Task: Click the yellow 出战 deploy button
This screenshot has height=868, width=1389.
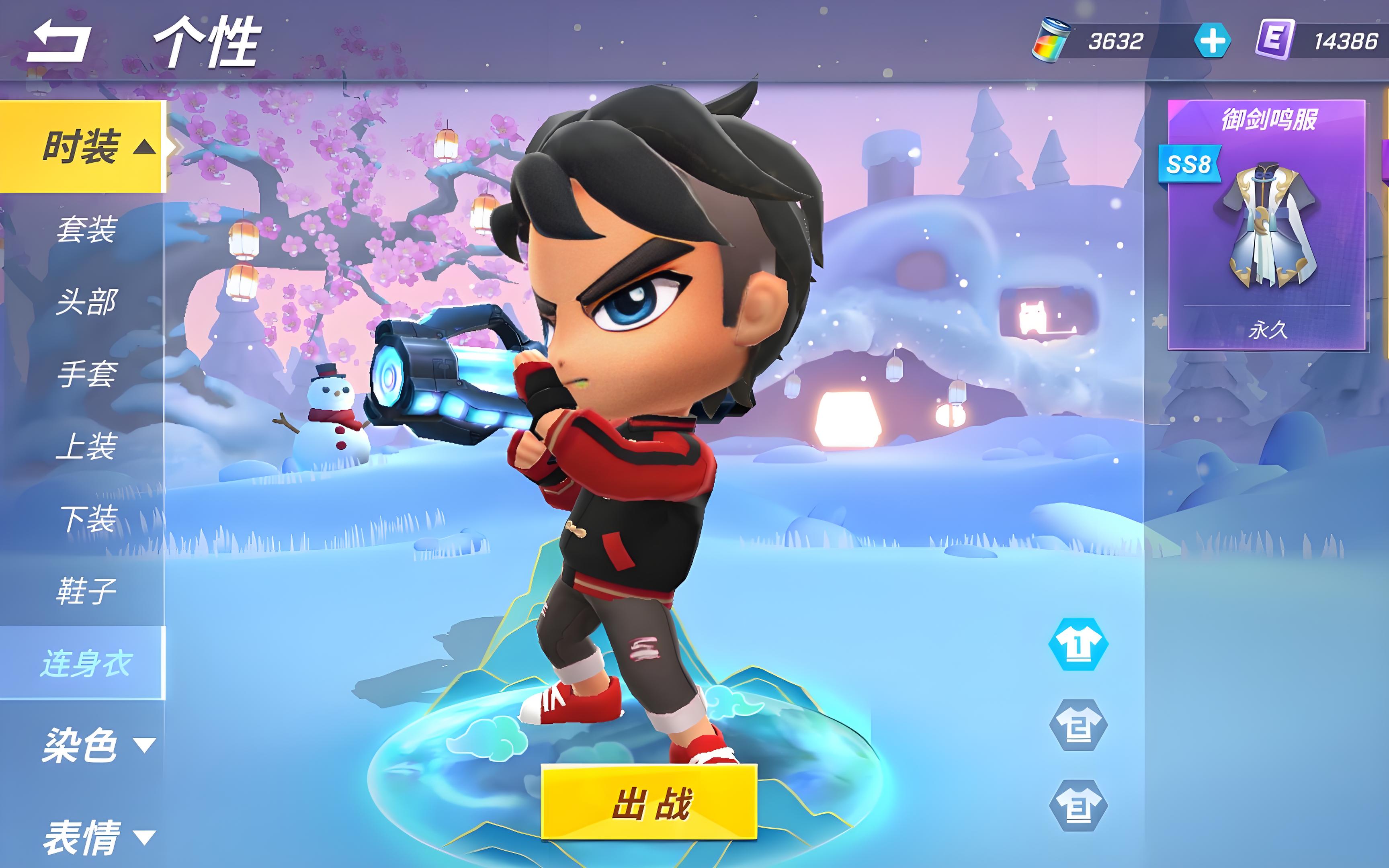Action: tap(649, 802)
